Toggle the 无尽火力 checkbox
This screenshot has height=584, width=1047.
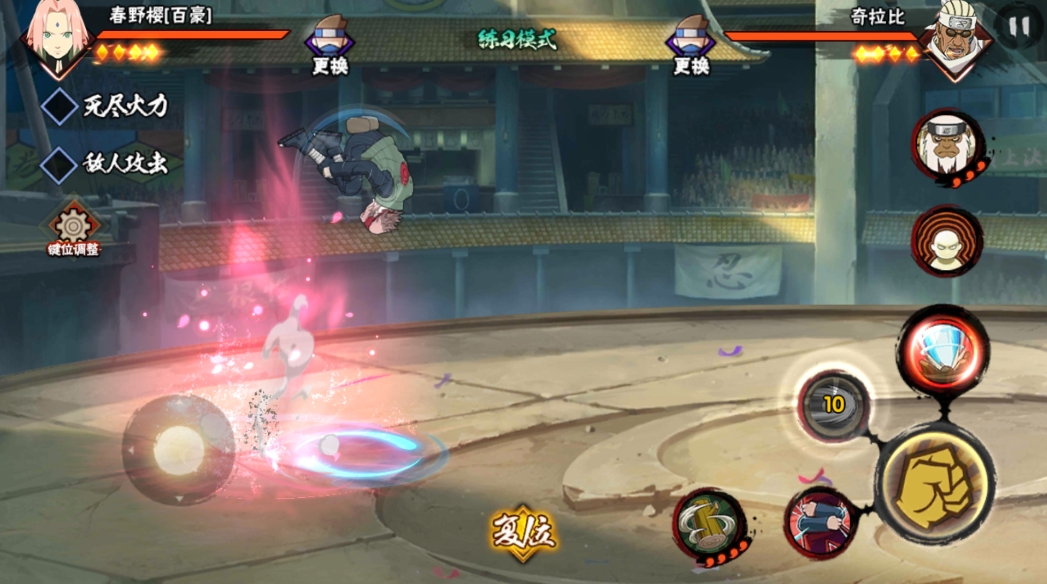coord(60,106)
